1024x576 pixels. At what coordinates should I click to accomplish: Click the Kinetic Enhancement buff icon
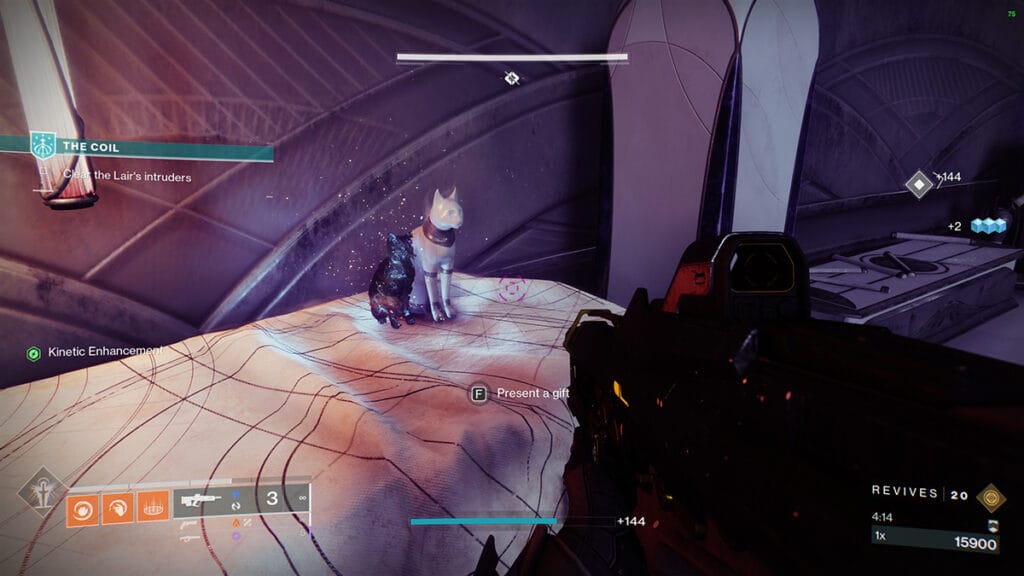point(33,352)
